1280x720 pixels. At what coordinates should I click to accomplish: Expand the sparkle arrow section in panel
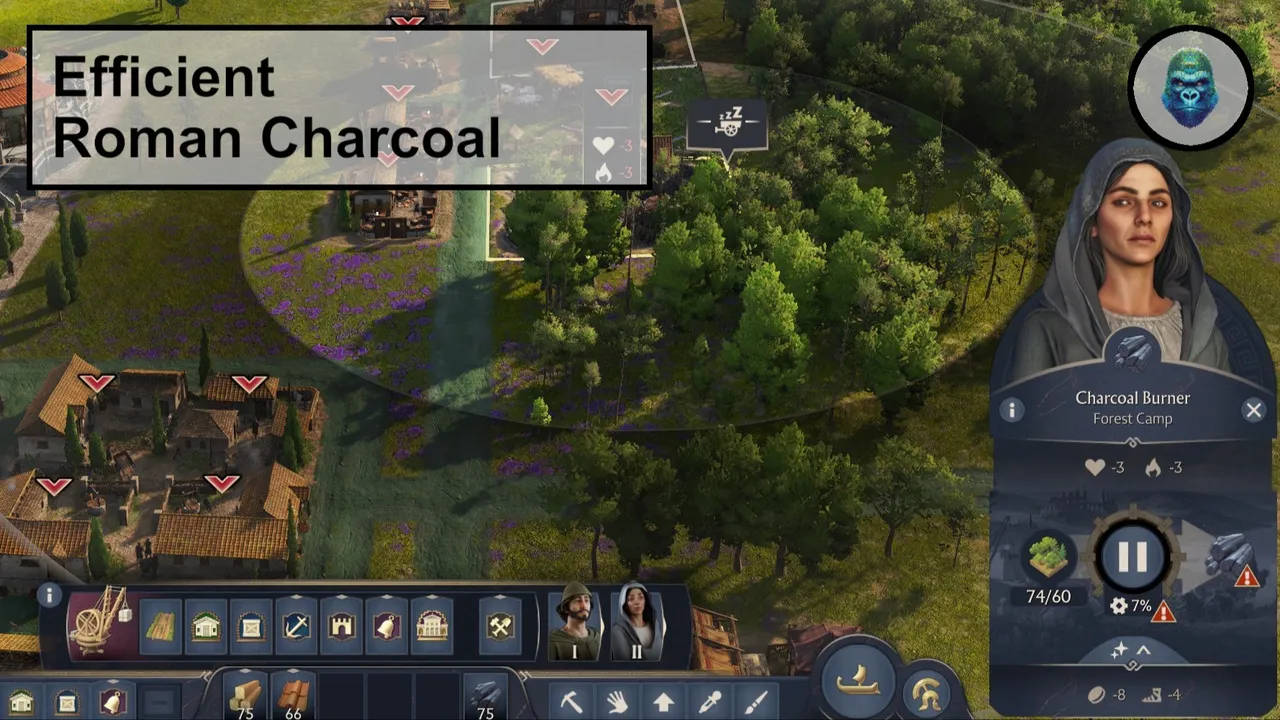pyautogui.click(x=1131, y=651)
